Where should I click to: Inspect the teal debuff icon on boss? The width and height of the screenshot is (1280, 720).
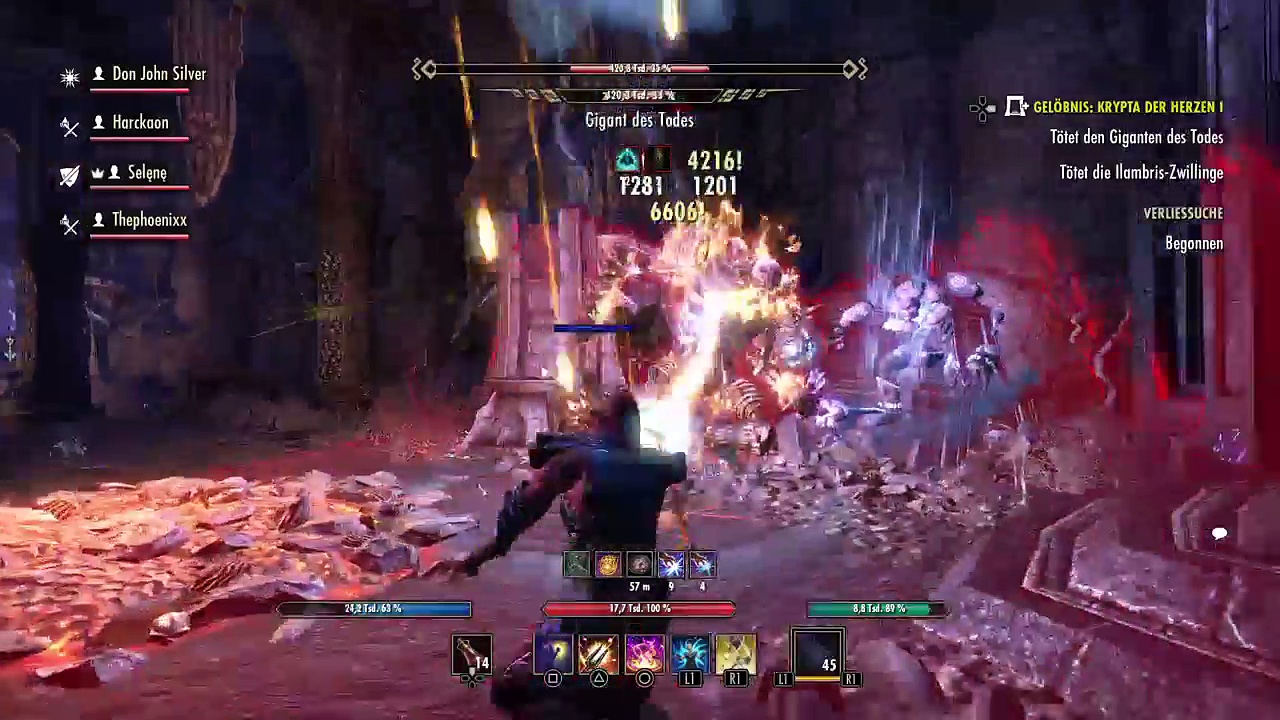[627, 160]
